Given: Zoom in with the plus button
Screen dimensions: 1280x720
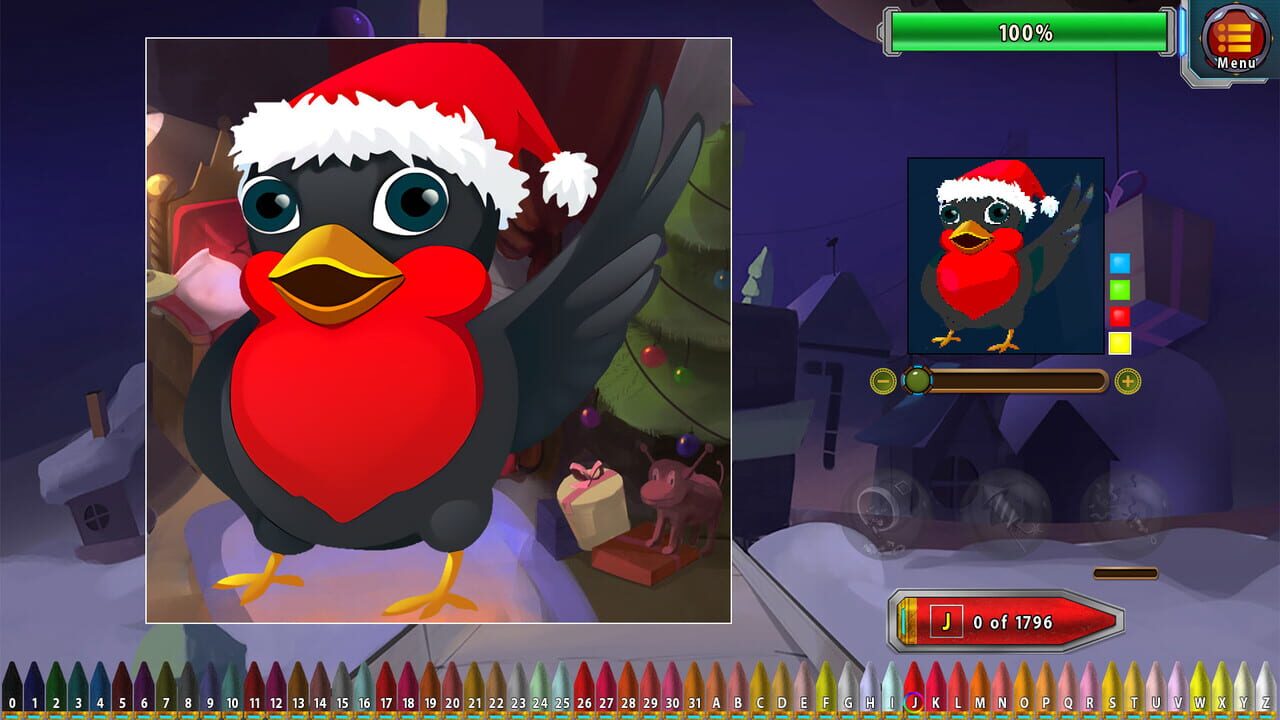Looking at the screenshot, I should (1126, 380).
